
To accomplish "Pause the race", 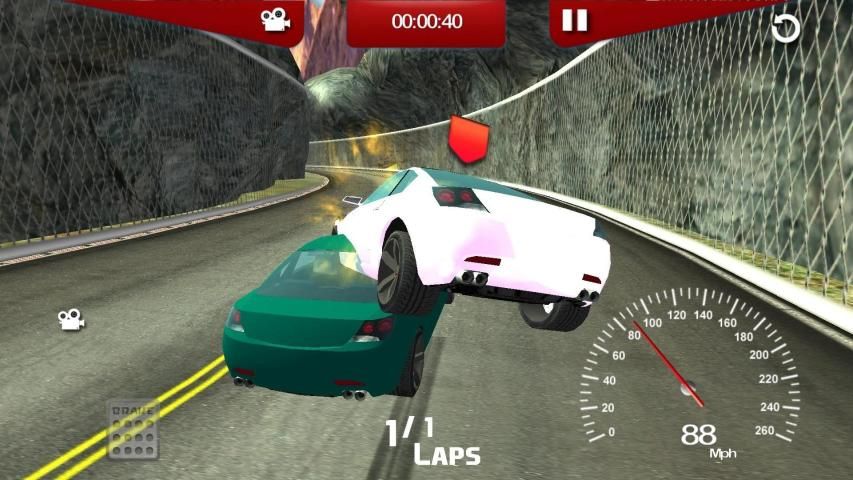I will tap(574, 20).
